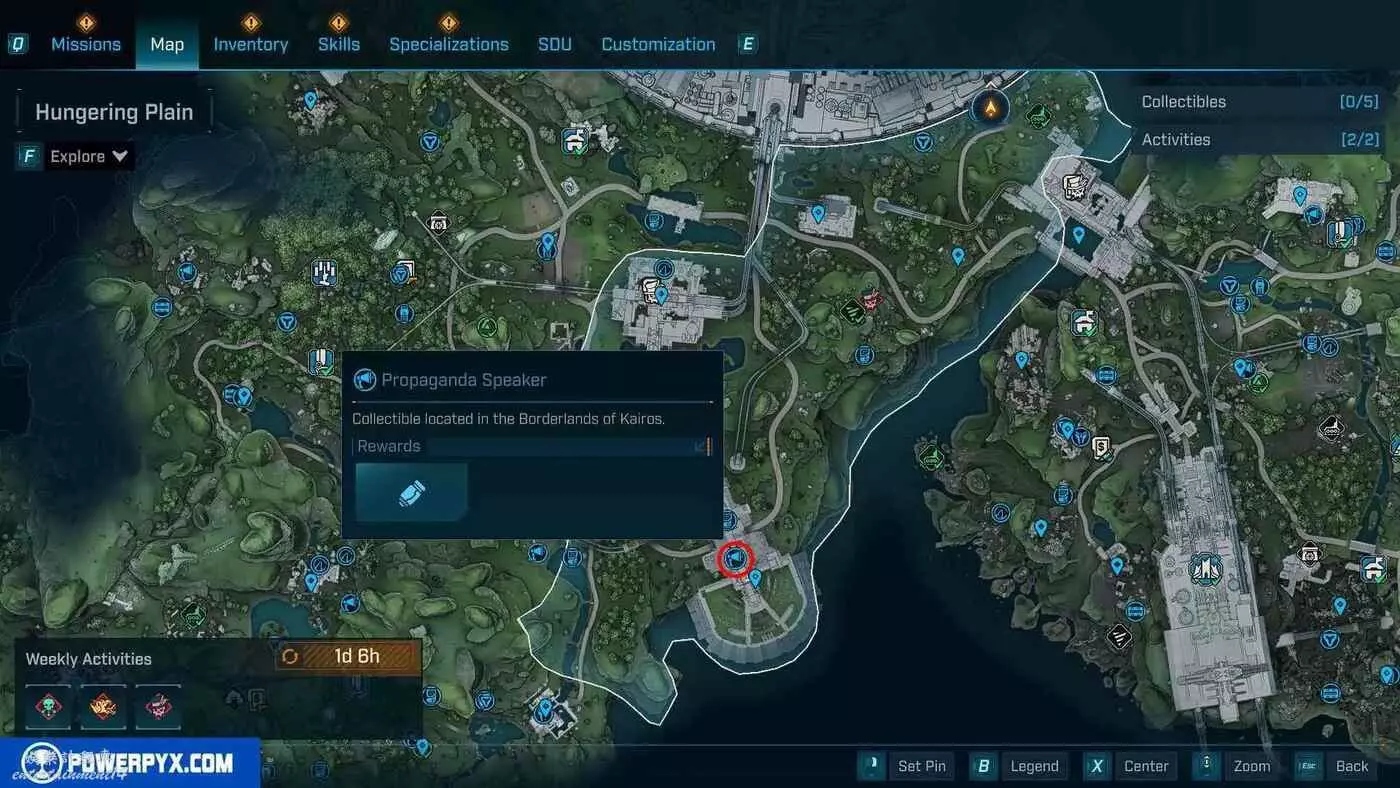
Task: Open the Explore filter dropdown
Action: (89, 156)
